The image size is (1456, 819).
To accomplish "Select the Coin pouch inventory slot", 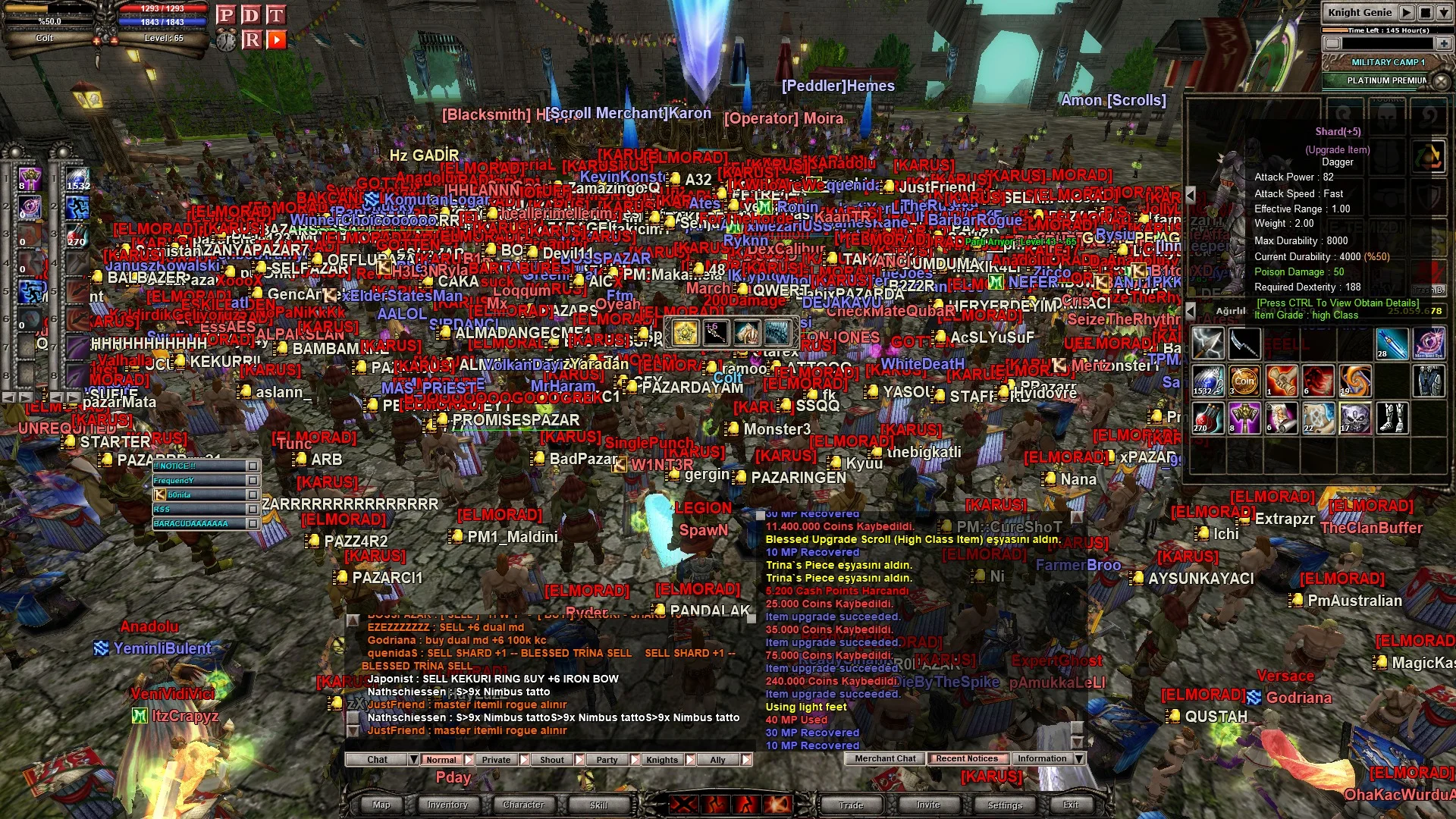I will tap(1244, 381).
